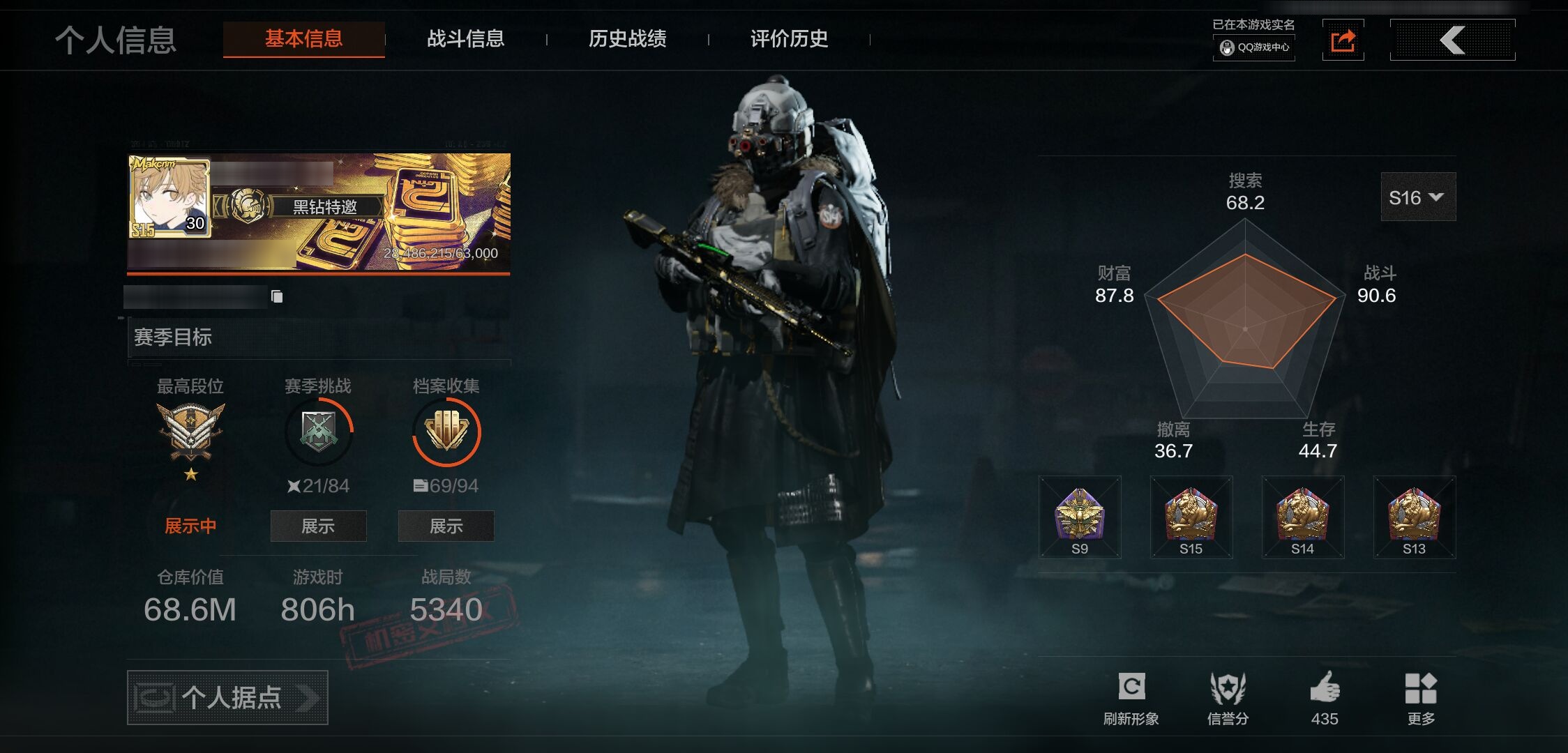Give a thumbs-up like
Viewport: 1568px width, 753px height.
[1324, 698]
